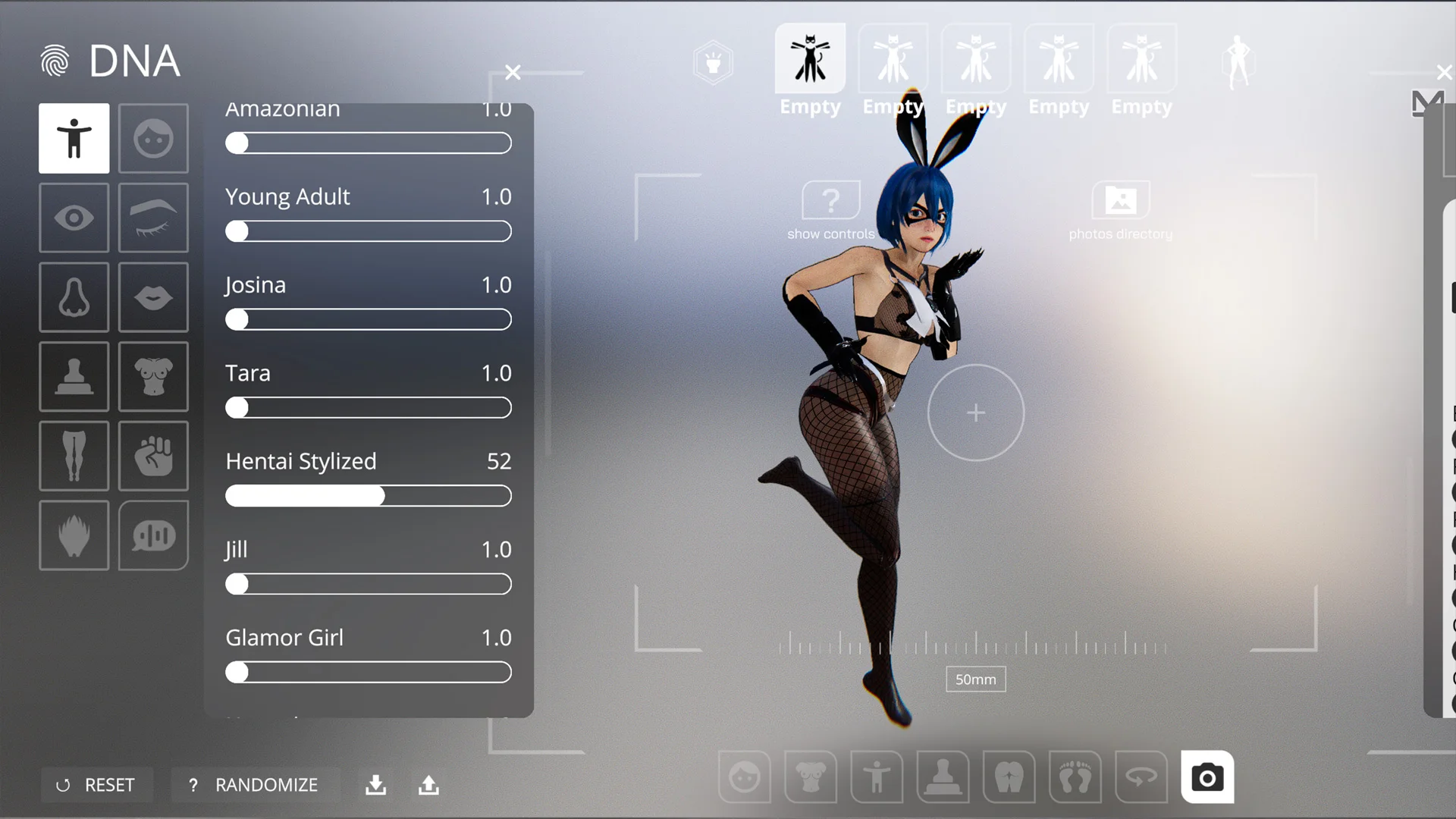Randomize the character DNA
This screenshot has height=819, width=1456.
click(255, 785)
